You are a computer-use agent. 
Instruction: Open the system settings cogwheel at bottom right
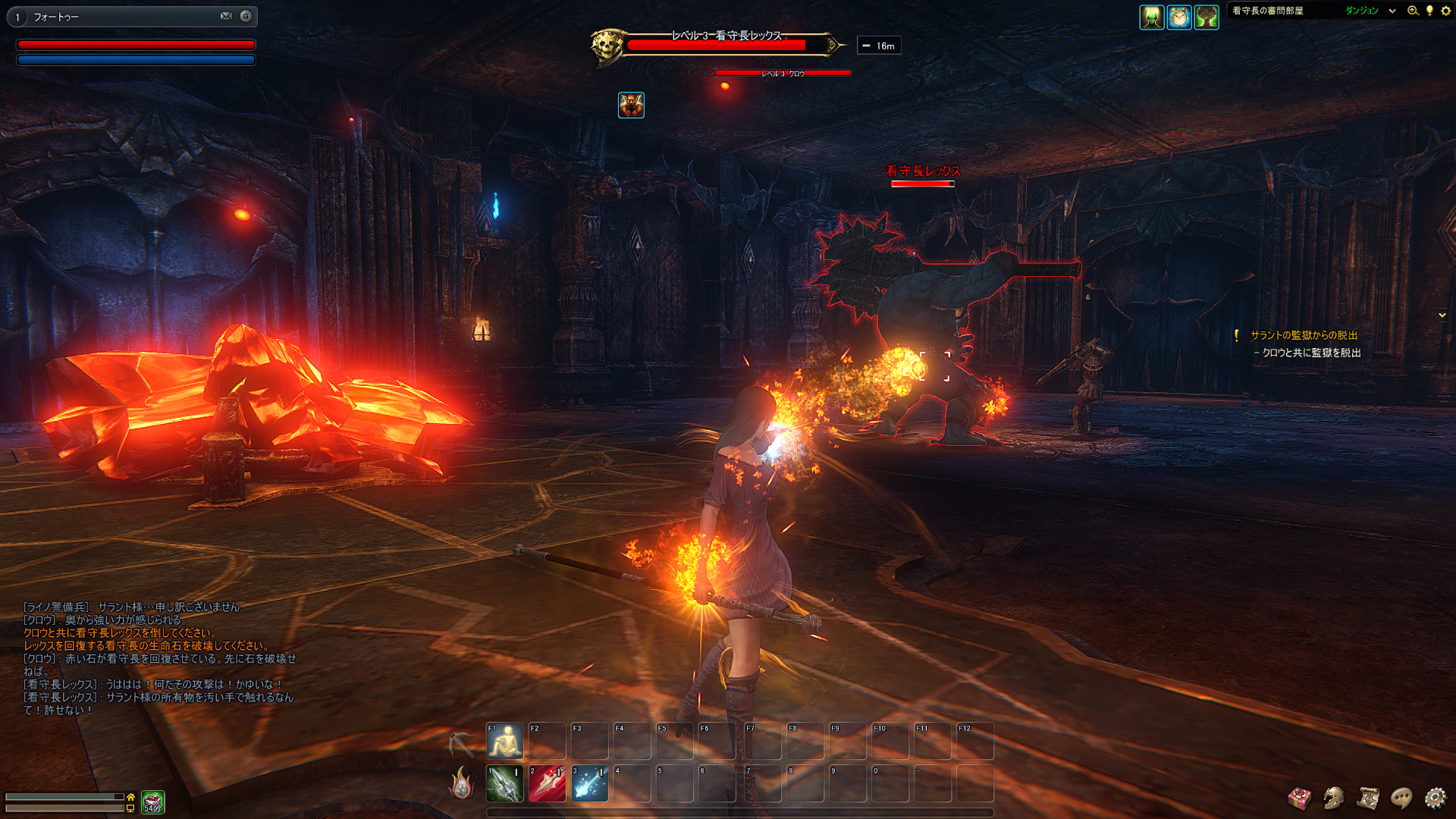1436,798
